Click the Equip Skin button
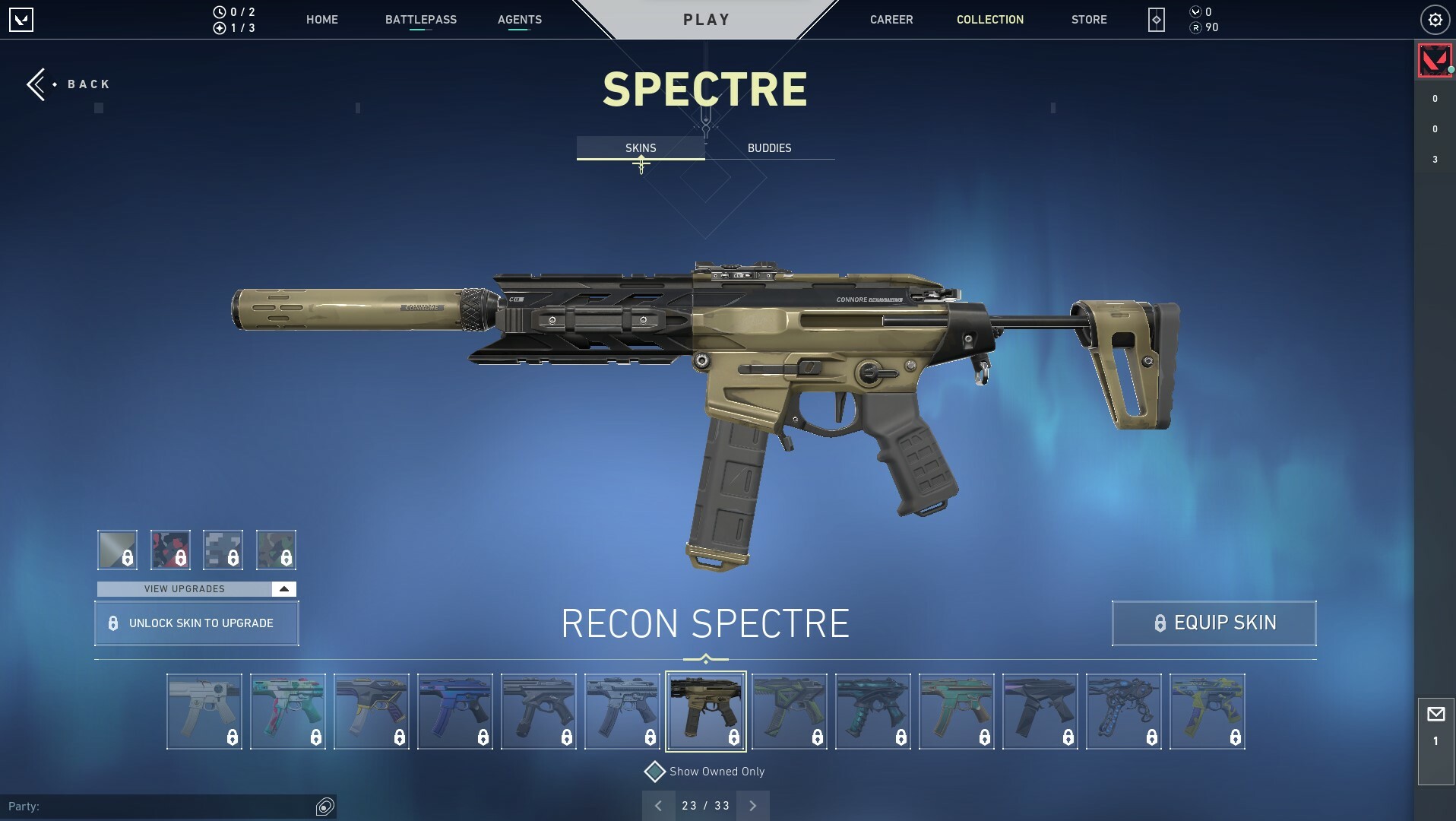Image resolution: width=1456 pixels, height=821 pixels. [x=1214, y=623]
